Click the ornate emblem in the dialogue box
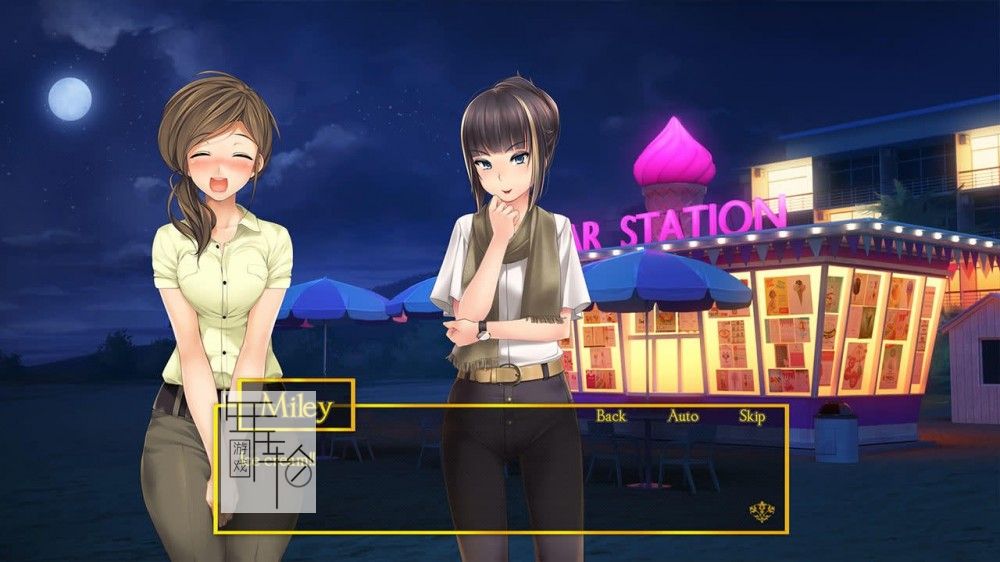1000x562 pixels. [762, 513]
